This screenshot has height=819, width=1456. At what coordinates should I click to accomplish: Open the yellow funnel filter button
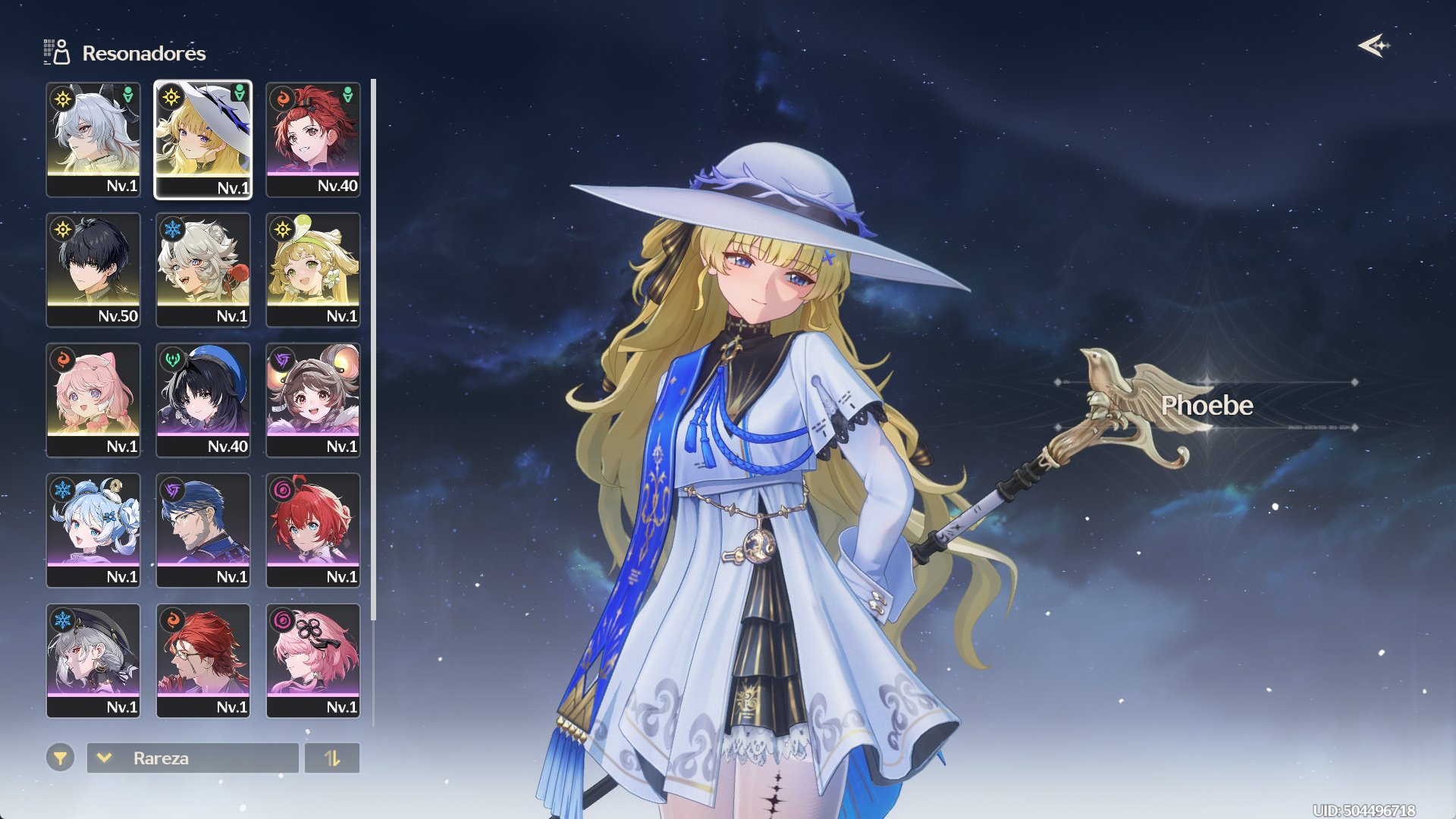coord(60,757)
